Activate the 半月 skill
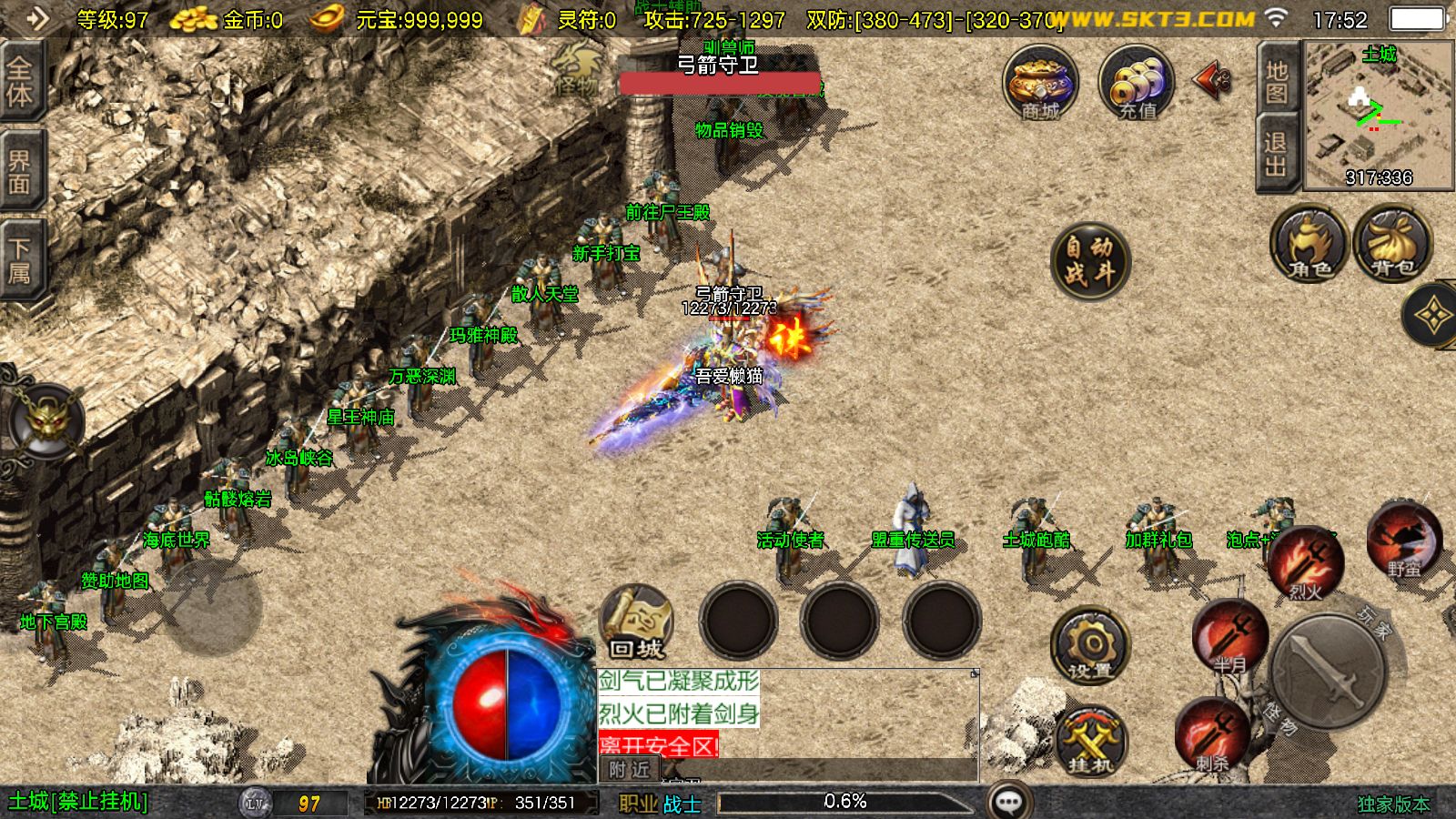This screenshot has width=1456, height=819. tap(1230, 637)
